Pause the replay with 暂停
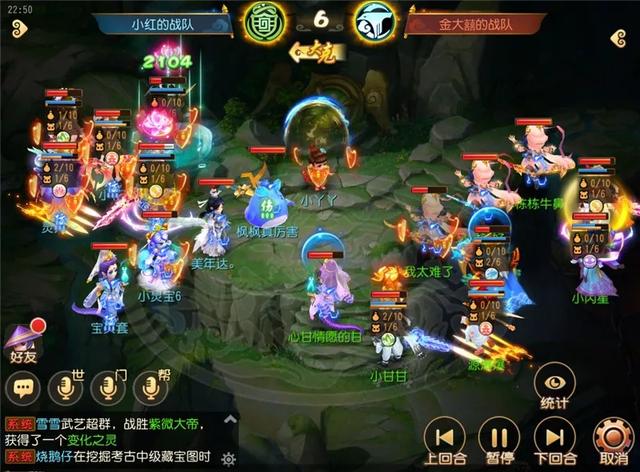This screenshot has height=472, width=640. 498,440
